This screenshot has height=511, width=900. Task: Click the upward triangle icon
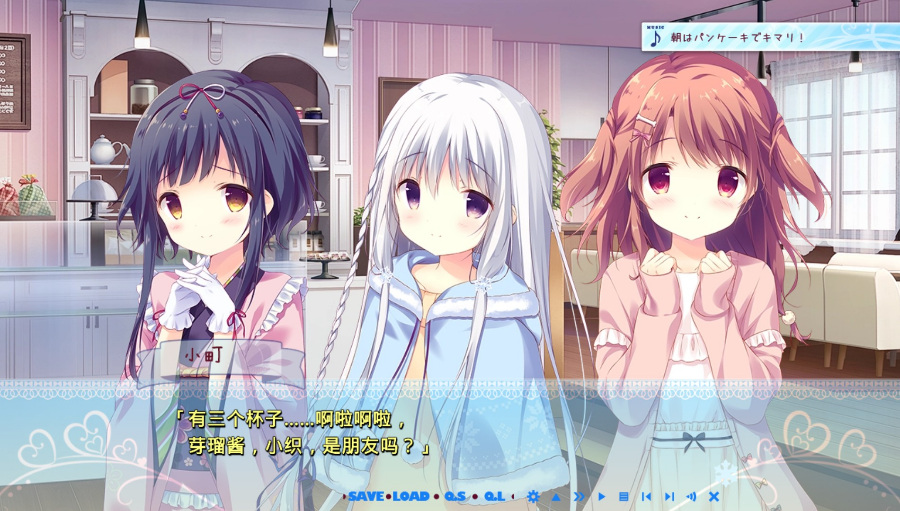point(556,496)
